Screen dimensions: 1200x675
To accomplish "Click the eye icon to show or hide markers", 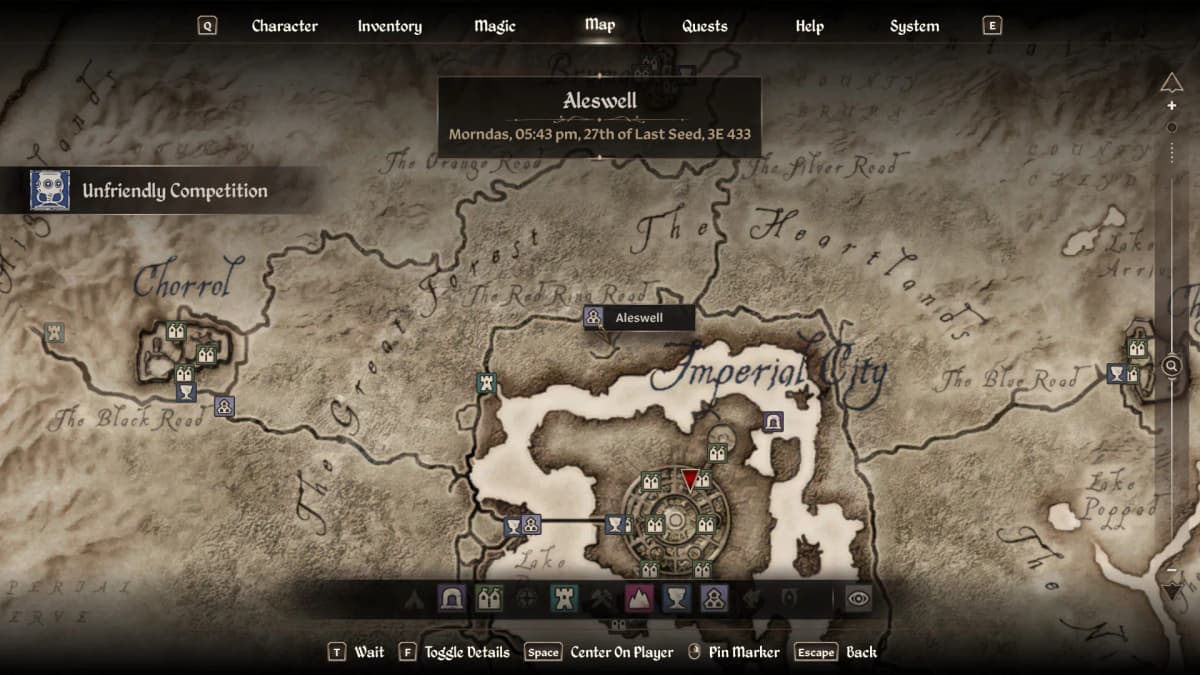I will (859, 599).
